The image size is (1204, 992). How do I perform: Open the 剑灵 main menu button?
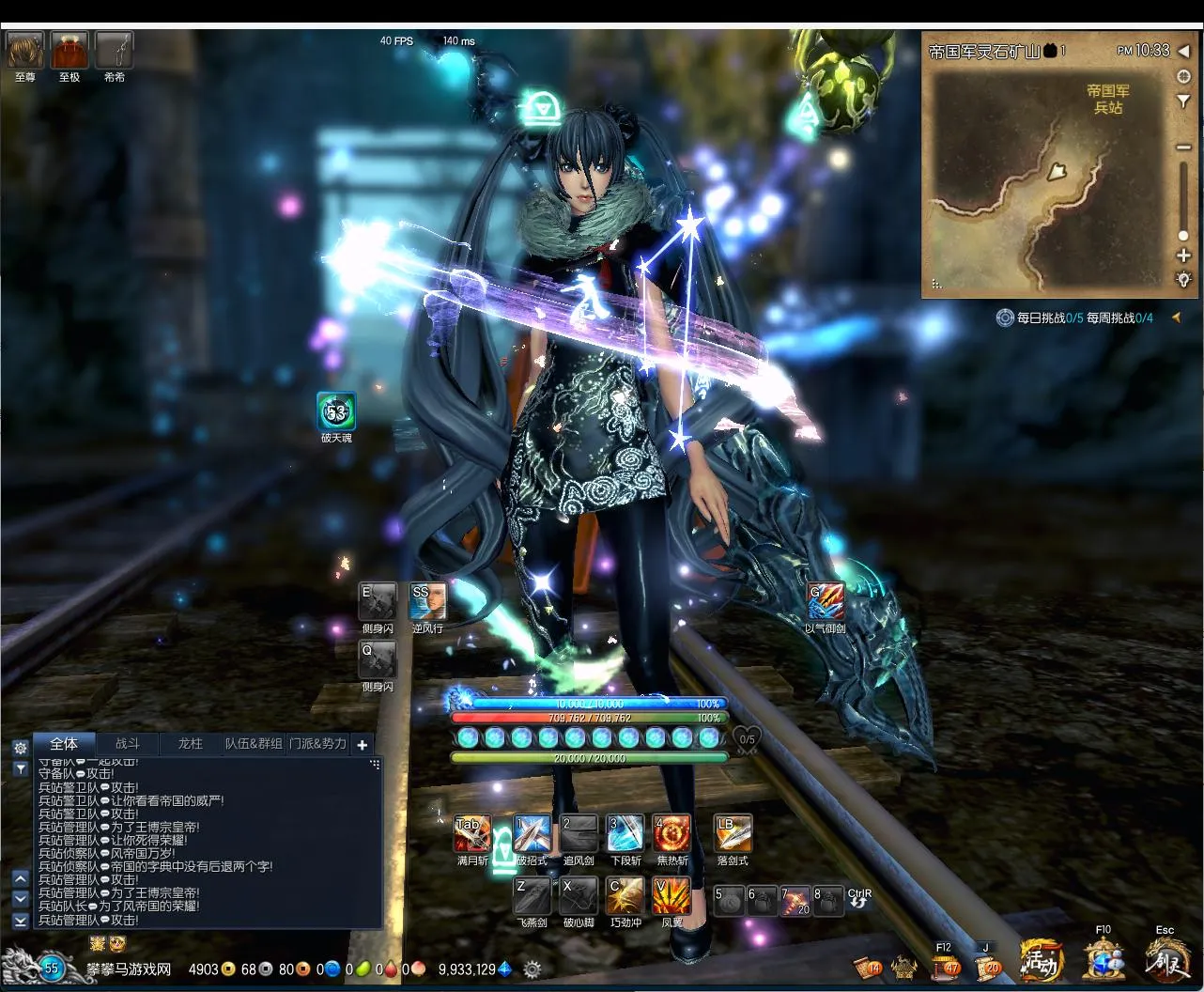click(1165, 960)
